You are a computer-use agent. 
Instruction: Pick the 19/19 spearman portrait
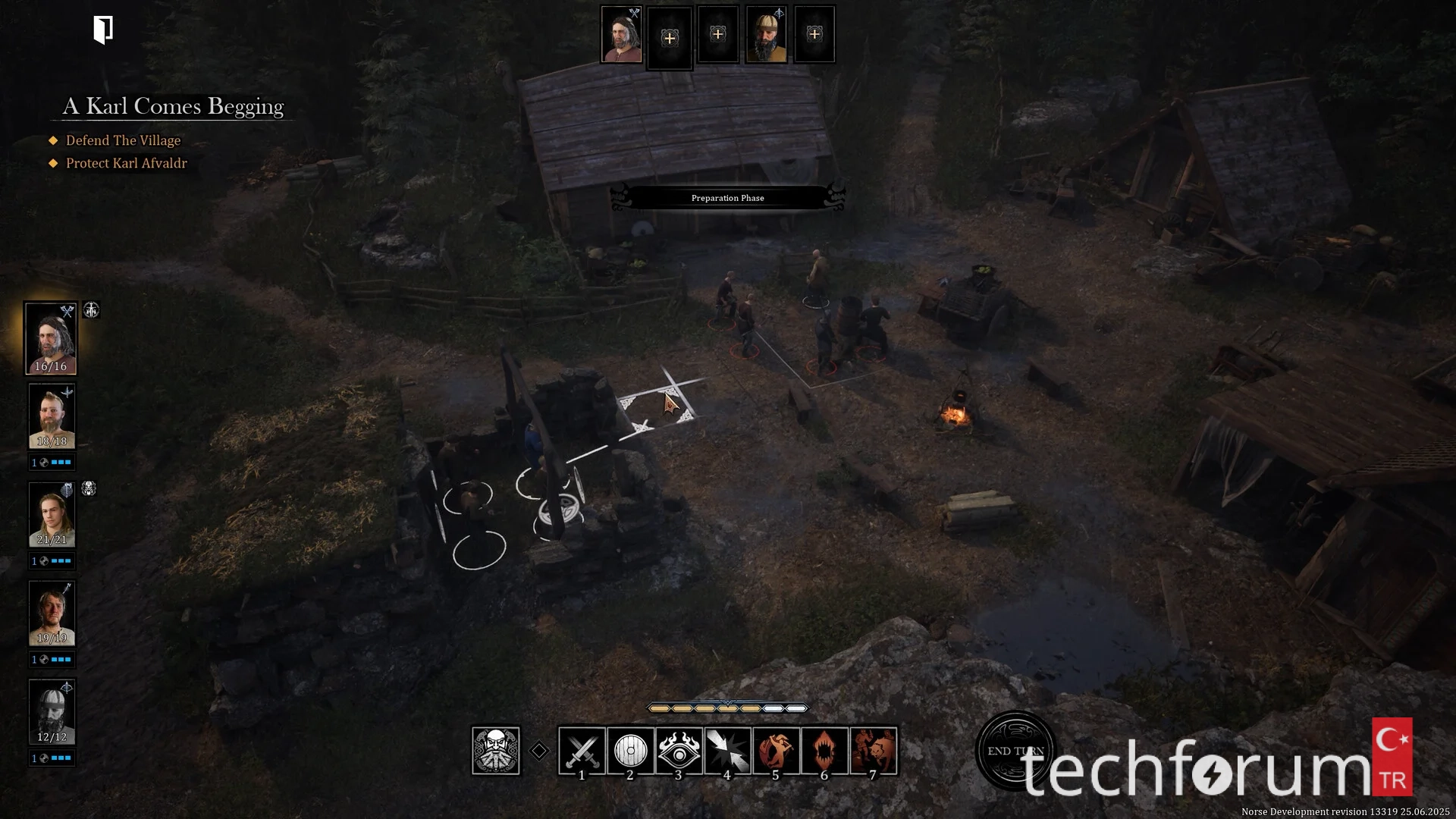point(52,613)
